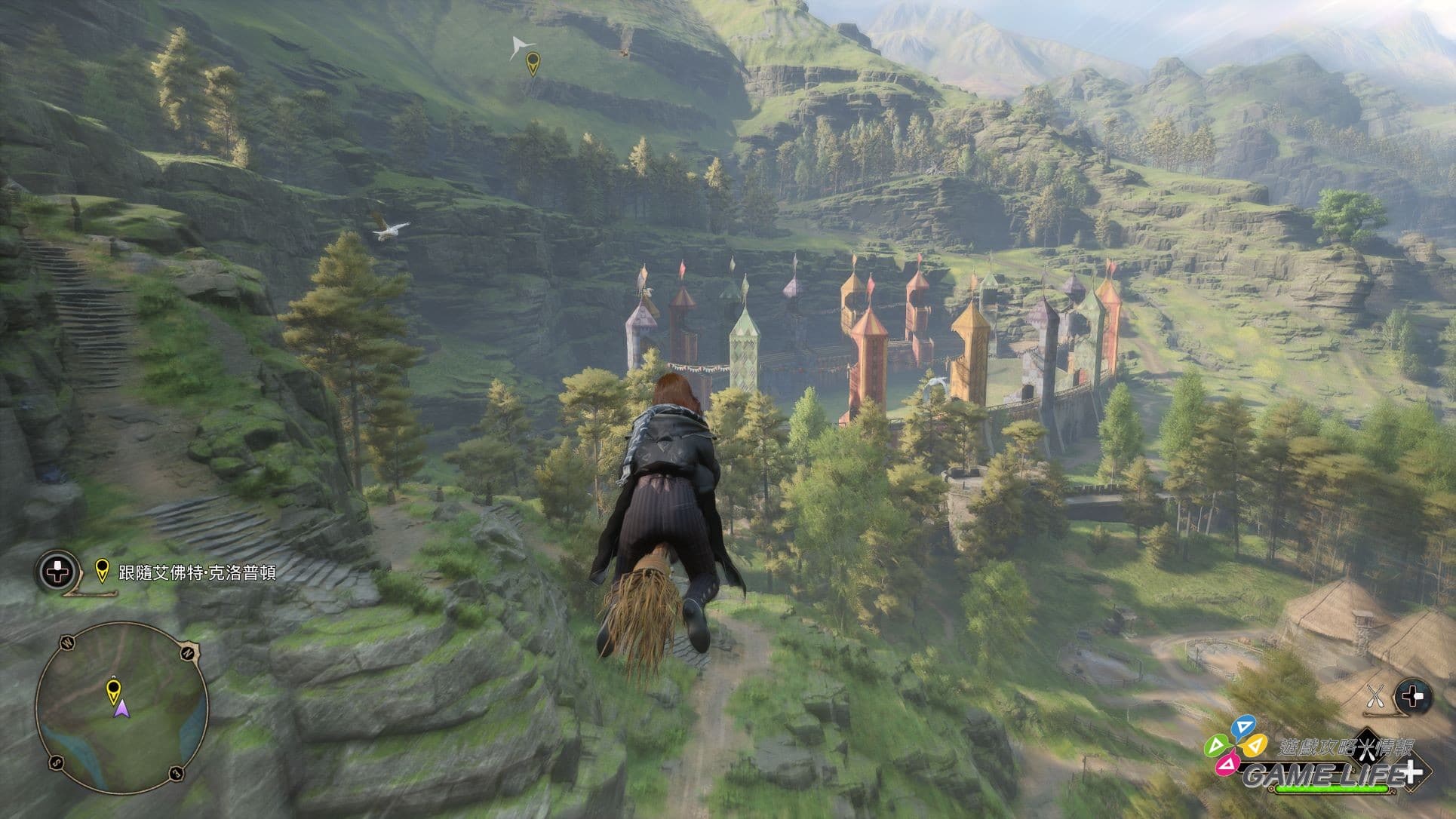1456x819 pixels.
Task: Open the tracked quest 跟隨艾佛特·克洛普頓
Action: coord(197,573)
